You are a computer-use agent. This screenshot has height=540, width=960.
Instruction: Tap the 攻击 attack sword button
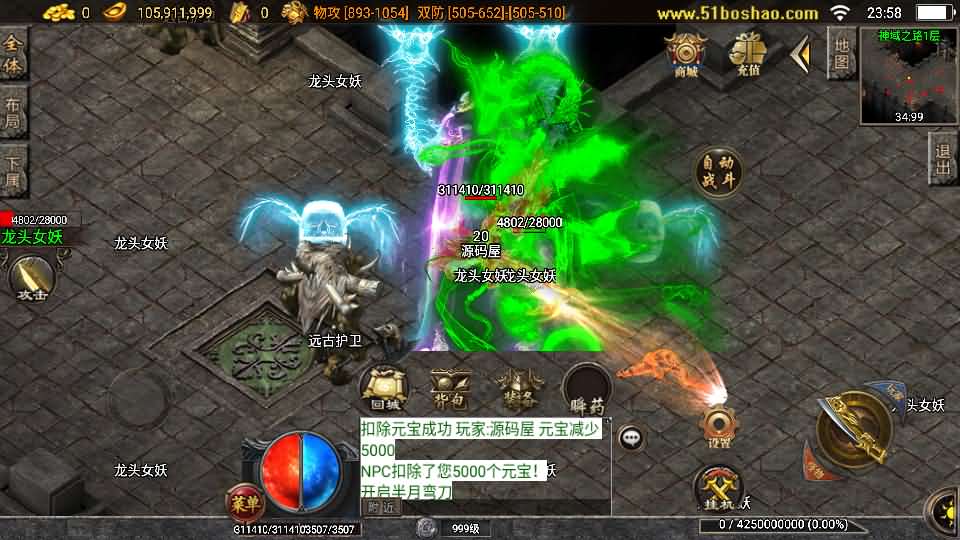(31, 277)
